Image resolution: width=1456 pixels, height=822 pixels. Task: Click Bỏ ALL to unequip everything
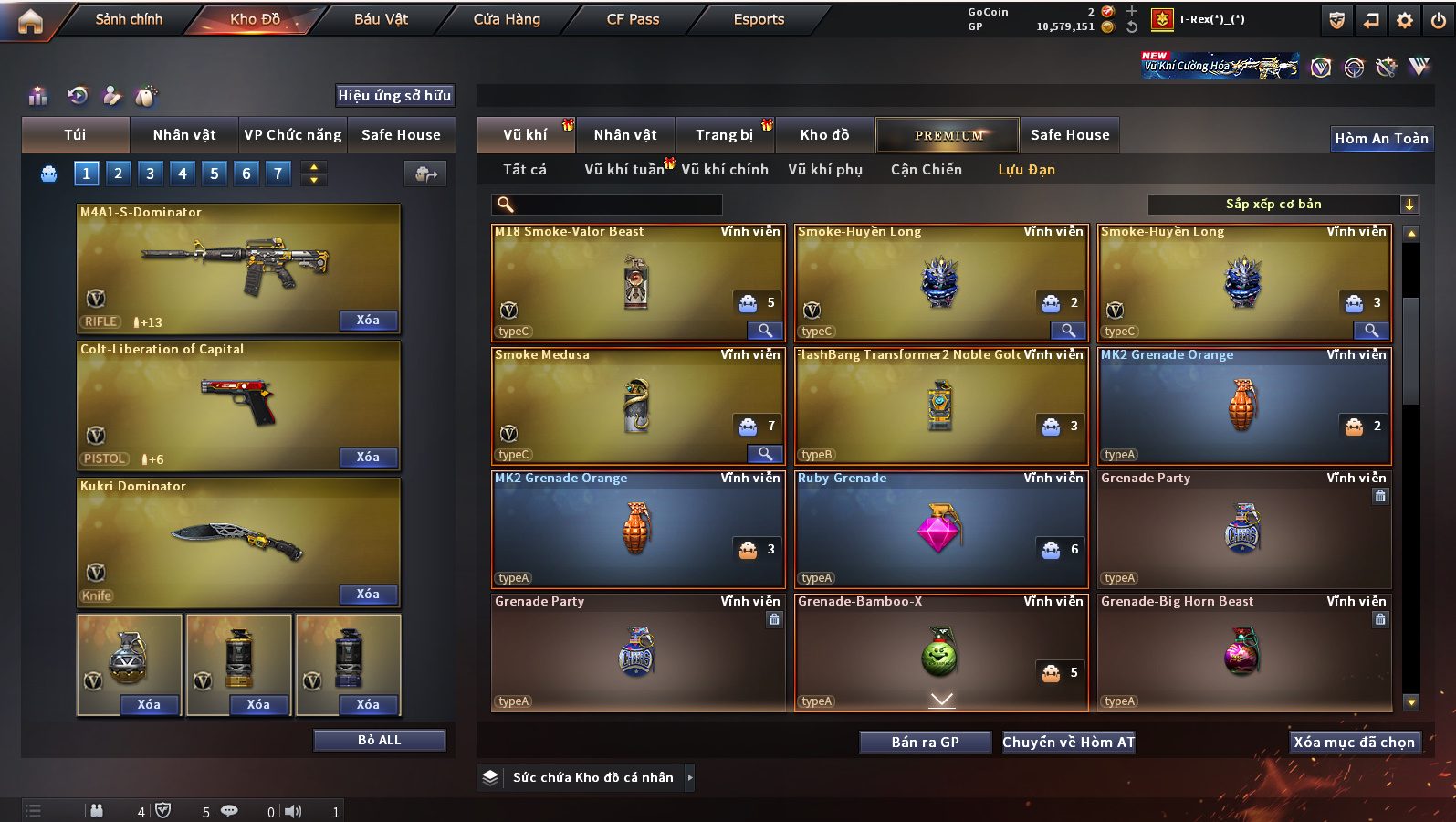(x=379, y=741)
